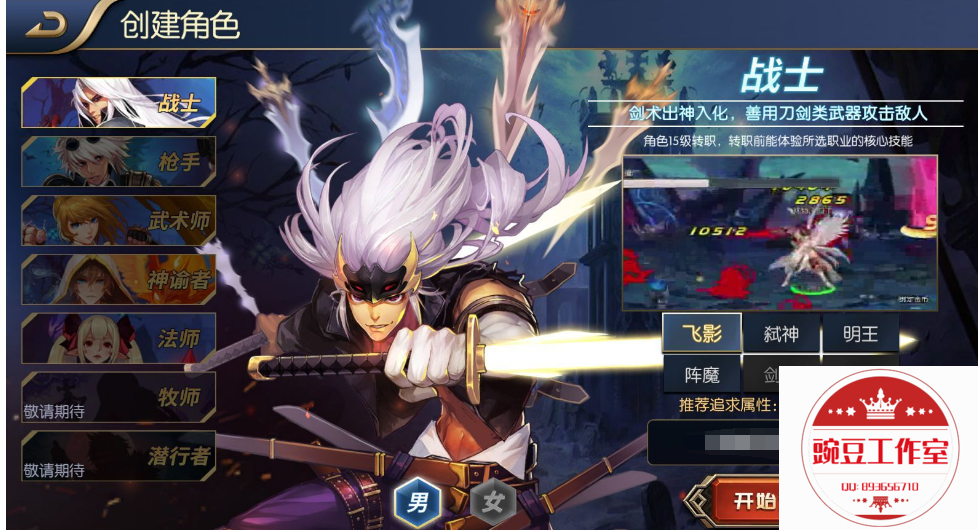This screenshot has width=978, height=530.
Task: Select female gender 女 hexagon
Action: point(492,501)
